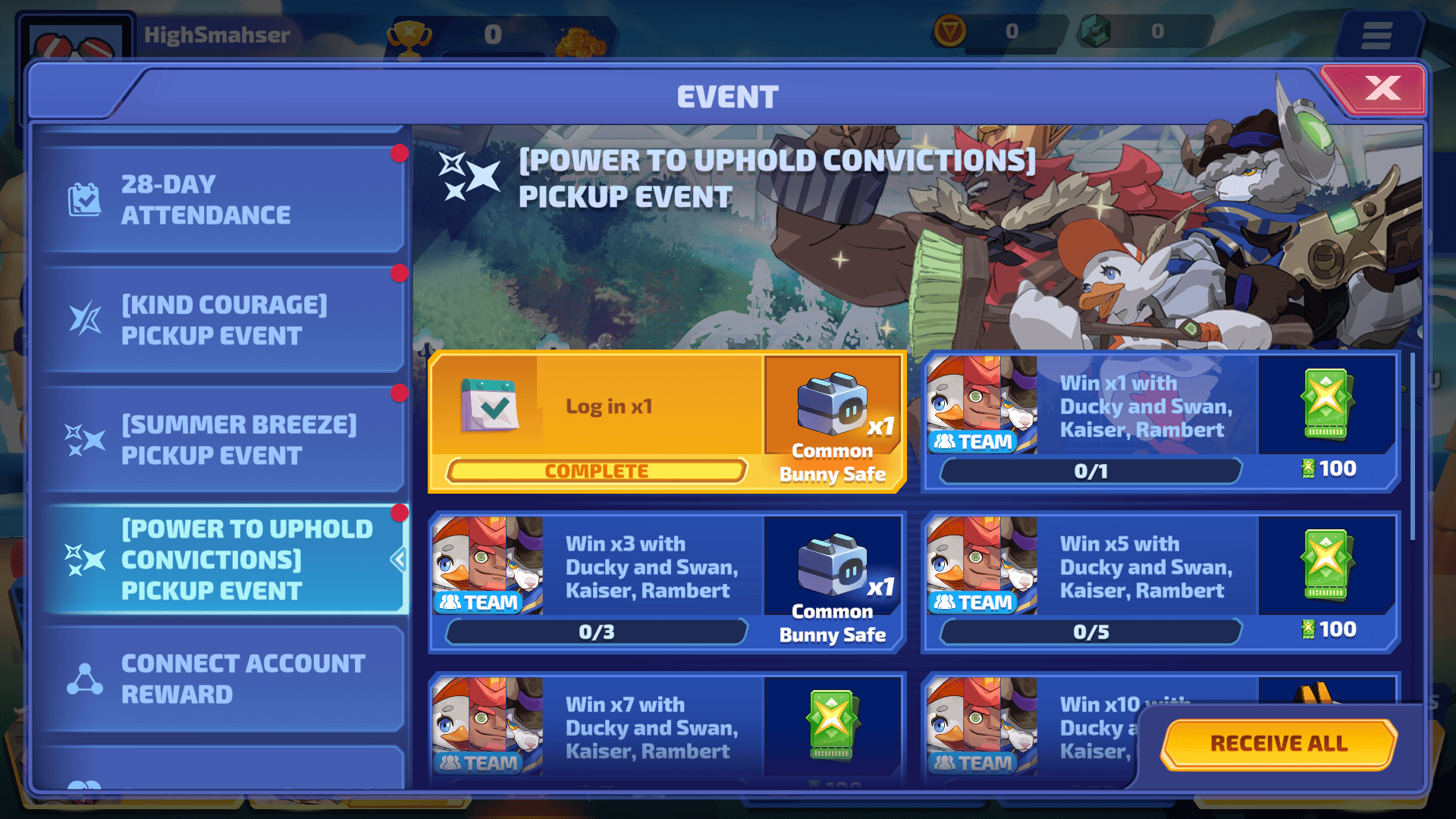The width and height of the screenshot is (1456, 819).
Task: Choose the Win x3 team mission
Action: click(x=666, y=582)
